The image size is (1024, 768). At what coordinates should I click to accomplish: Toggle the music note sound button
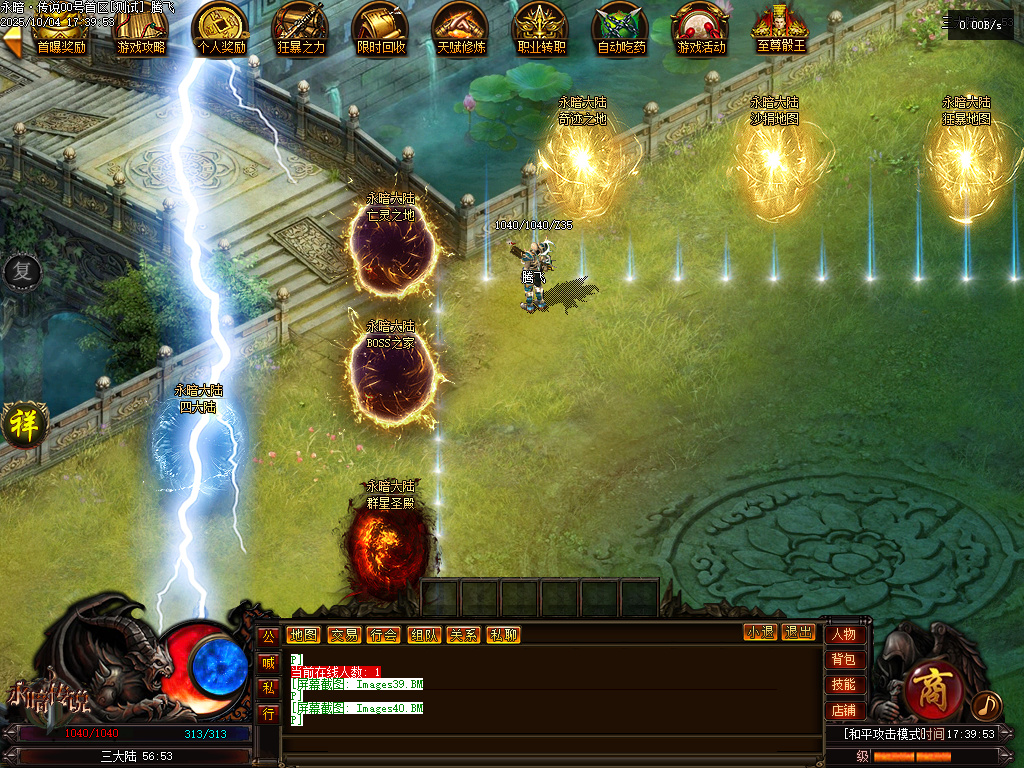(x=985, y=705)
